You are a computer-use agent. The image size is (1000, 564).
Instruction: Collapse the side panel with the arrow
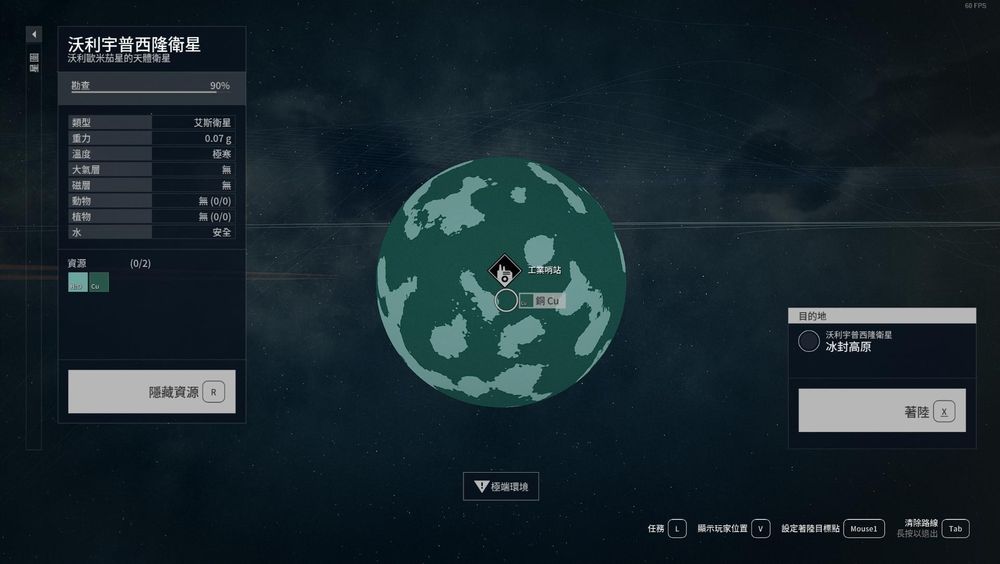34,35
